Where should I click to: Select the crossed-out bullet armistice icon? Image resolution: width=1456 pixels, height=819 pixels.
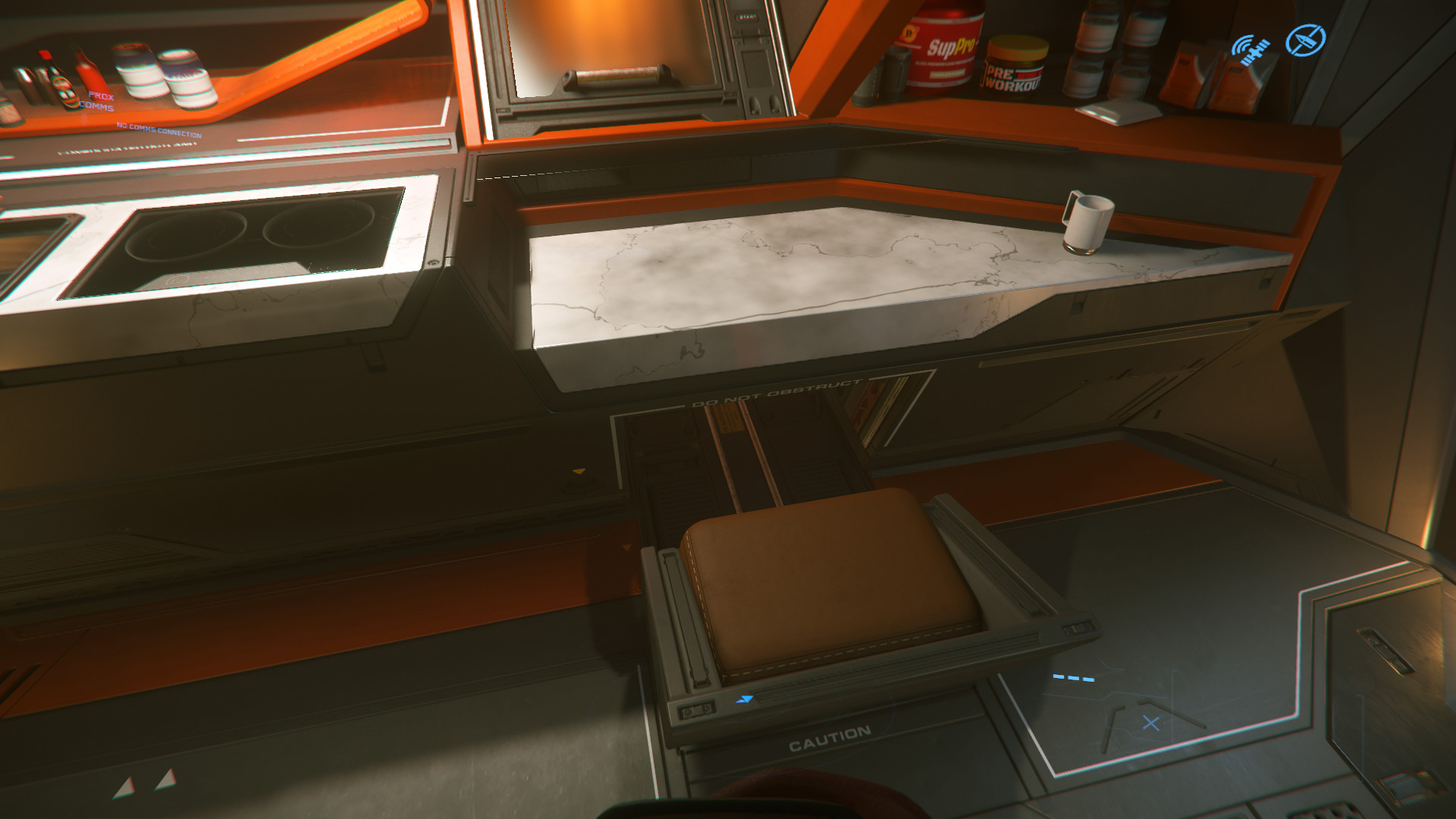pyautogui.click(x=1305, y=40)
